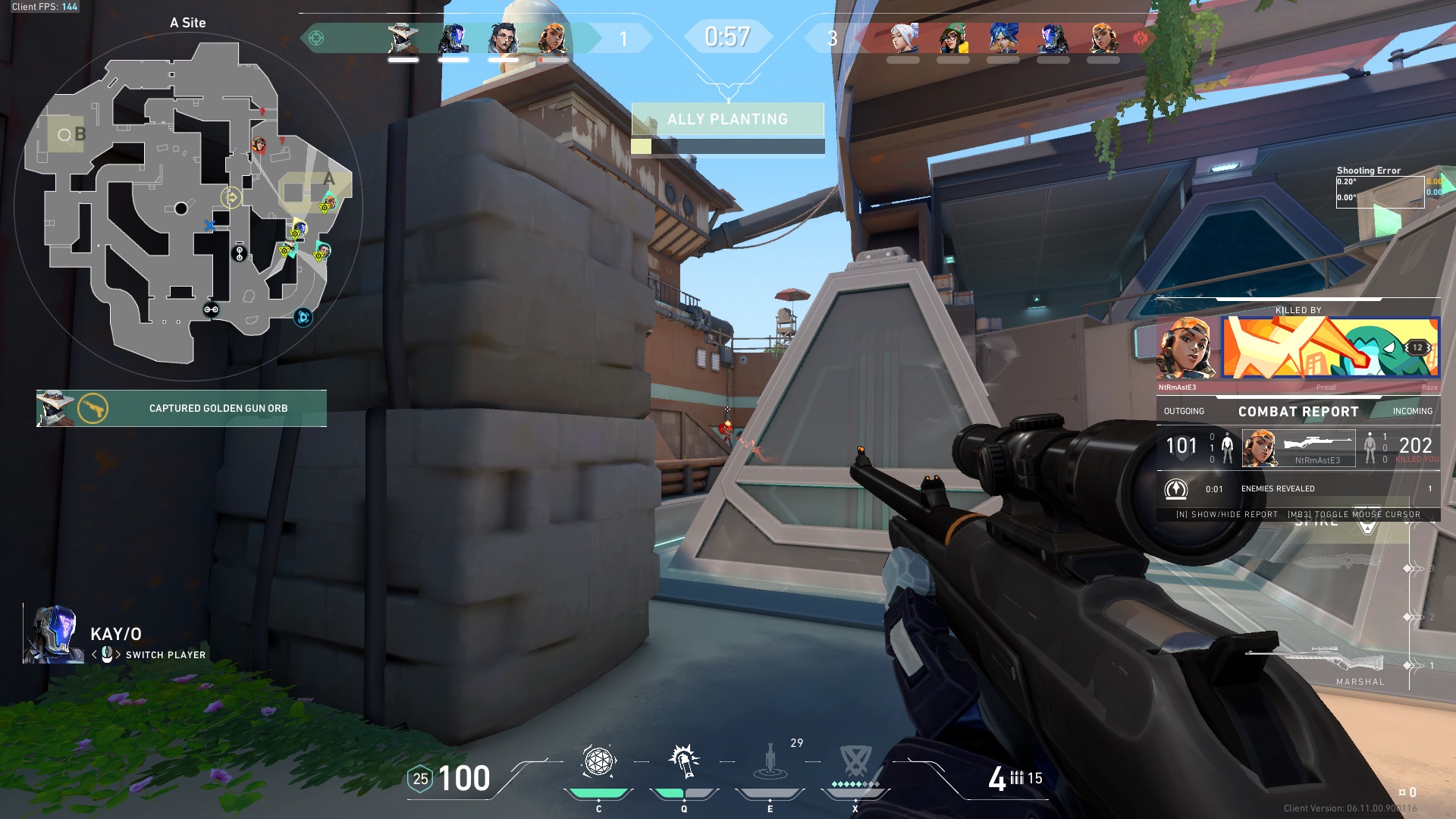Toggle the mouse cursor MB3 option
Image resolution: width=1456 pixels, height=819 pixels.
pyautogui.click(x=1357, y=514)
